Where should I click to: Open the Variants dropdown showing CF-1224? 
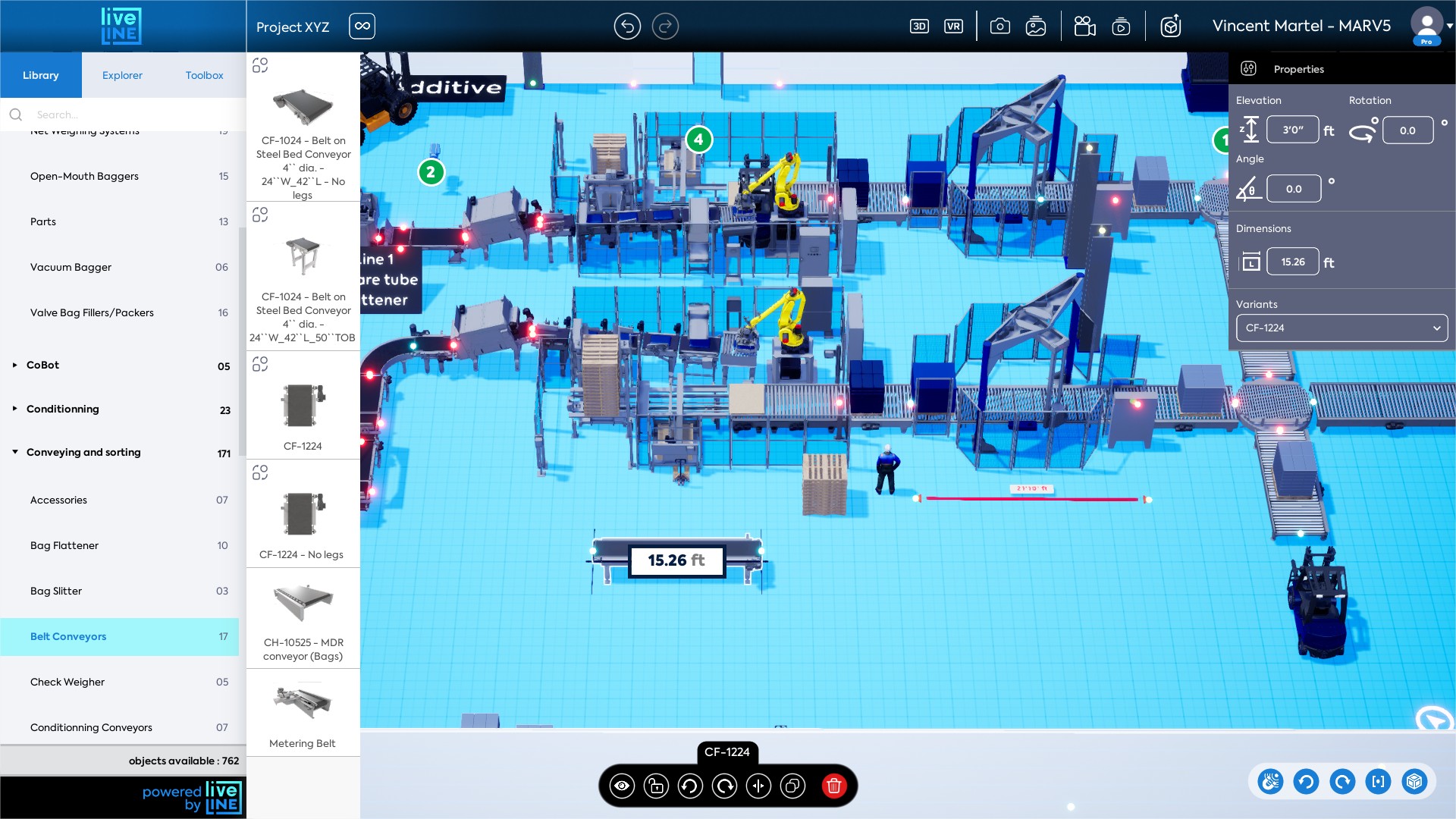click(x=1341, y=328)
